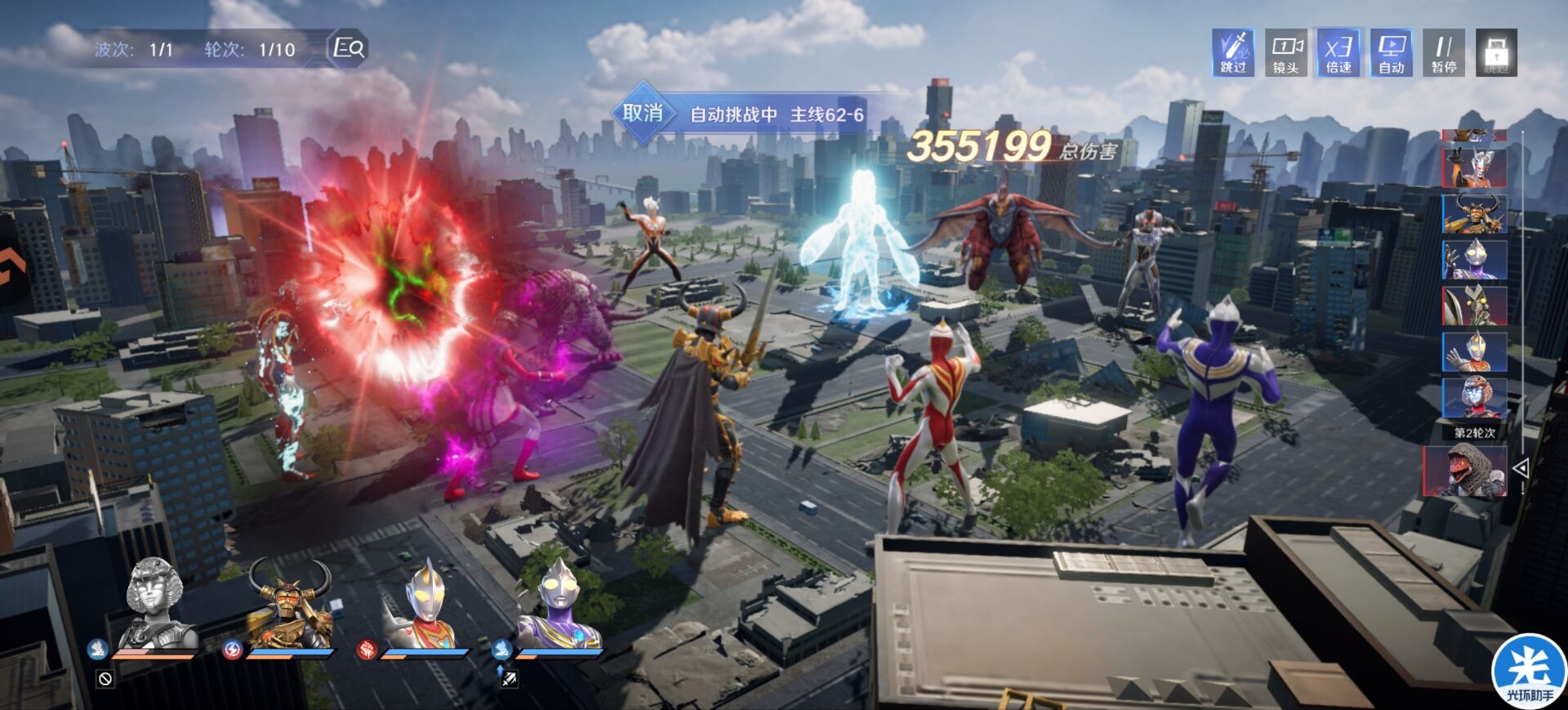Image resolution: width=1568 pixels, height=710 pixels.
Task: Select the red dinosaur monster in turn order
Action: pos(1465,471)
